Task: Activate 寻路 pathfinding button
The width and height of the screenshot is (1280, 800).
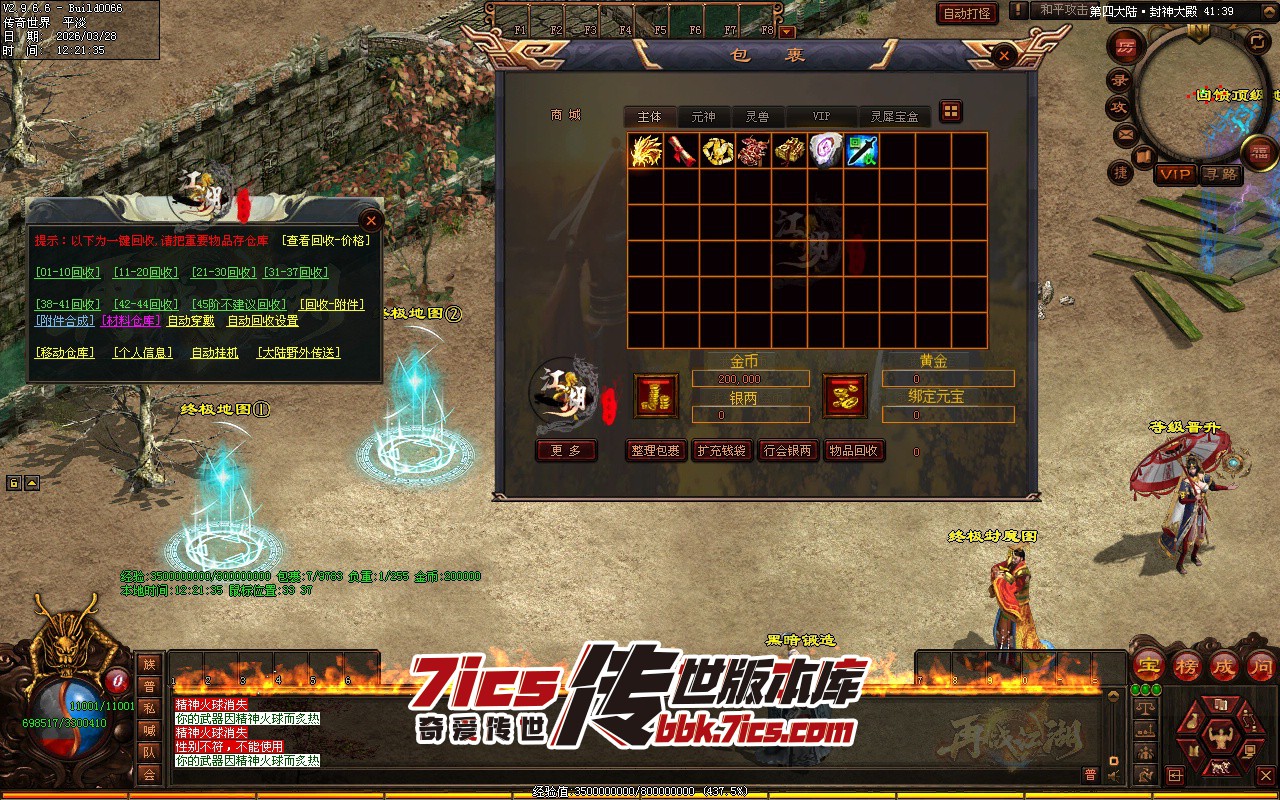Action: click(1219, 174)
